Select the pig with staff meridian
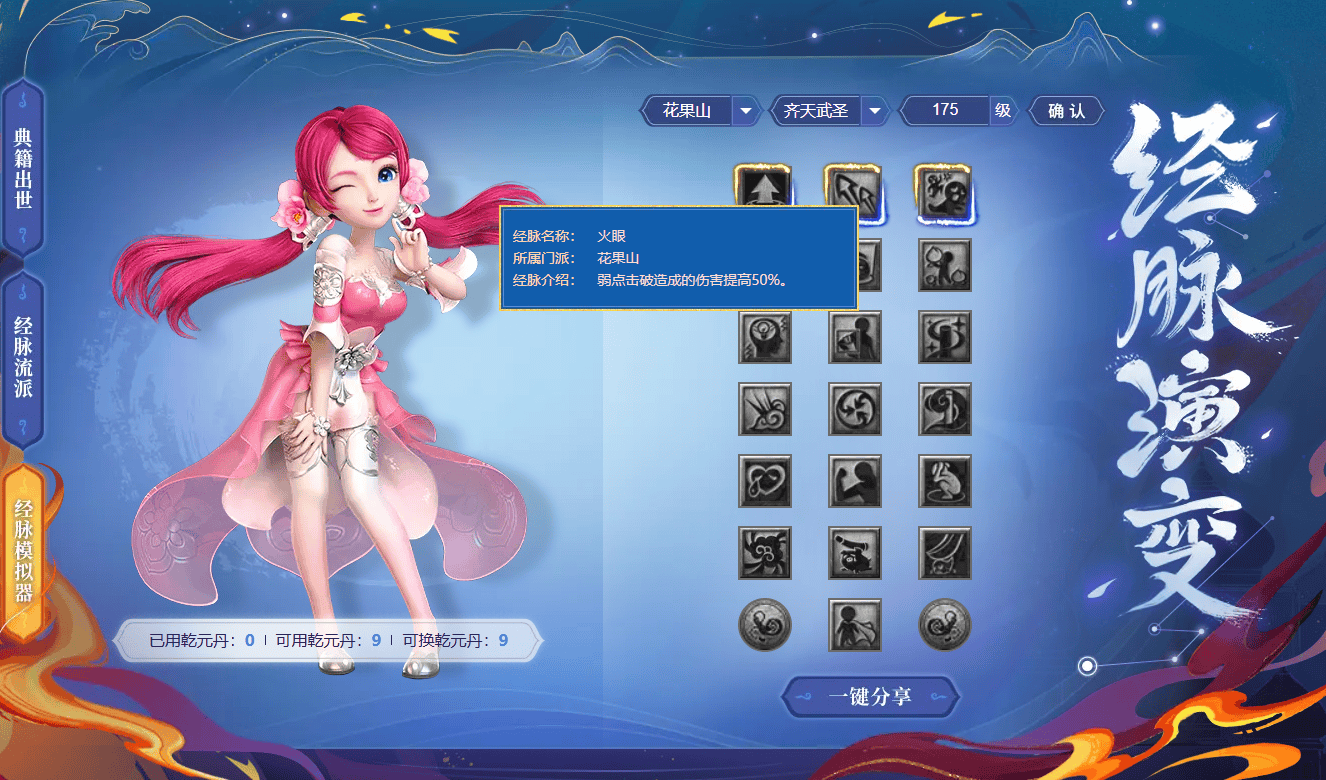The image size is (1326, 780). pyautogui.click(x=855, y=553)
